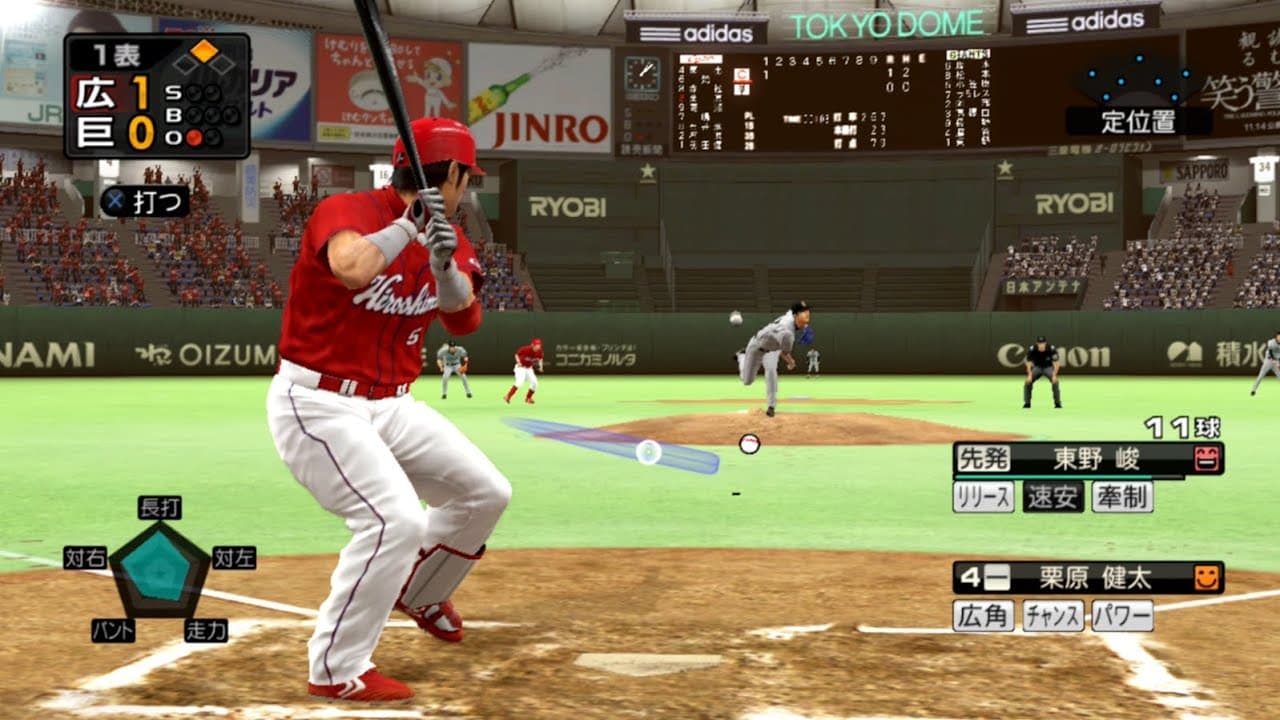
Task: Click the red out lamp on scoreboard
Action: (196, 137)
